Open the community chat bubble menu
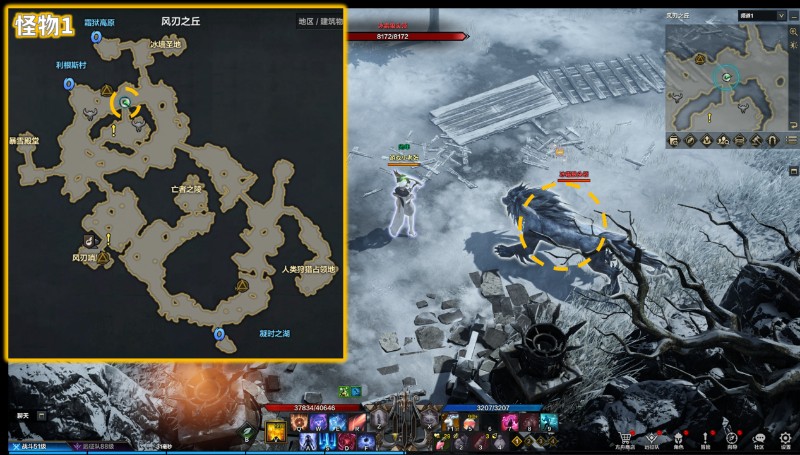This screenshot has width=800, height=455. [x=759, y=437]
